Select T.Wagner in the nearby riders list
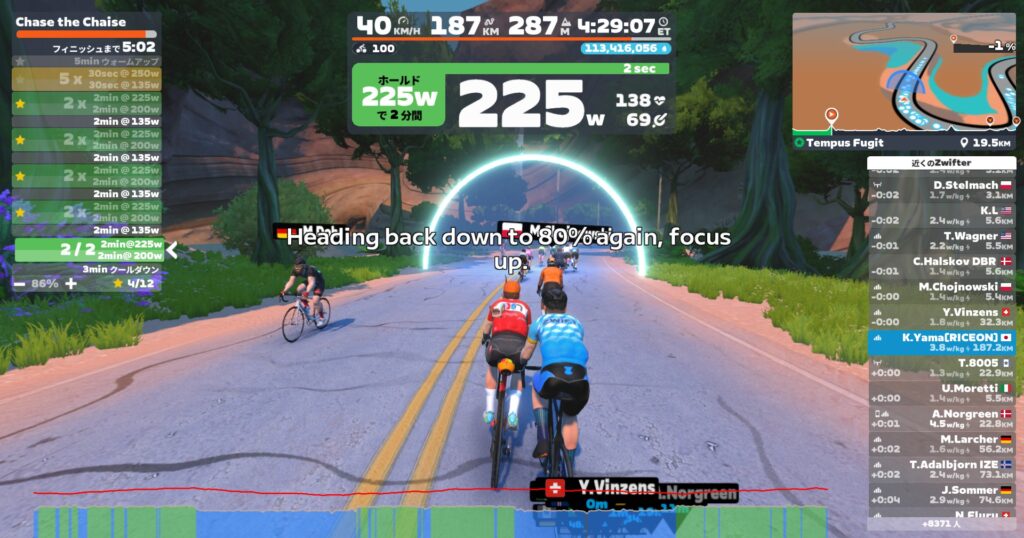Image resolution: width=1024 pixels, height=538 pixels. coord(941,240)
